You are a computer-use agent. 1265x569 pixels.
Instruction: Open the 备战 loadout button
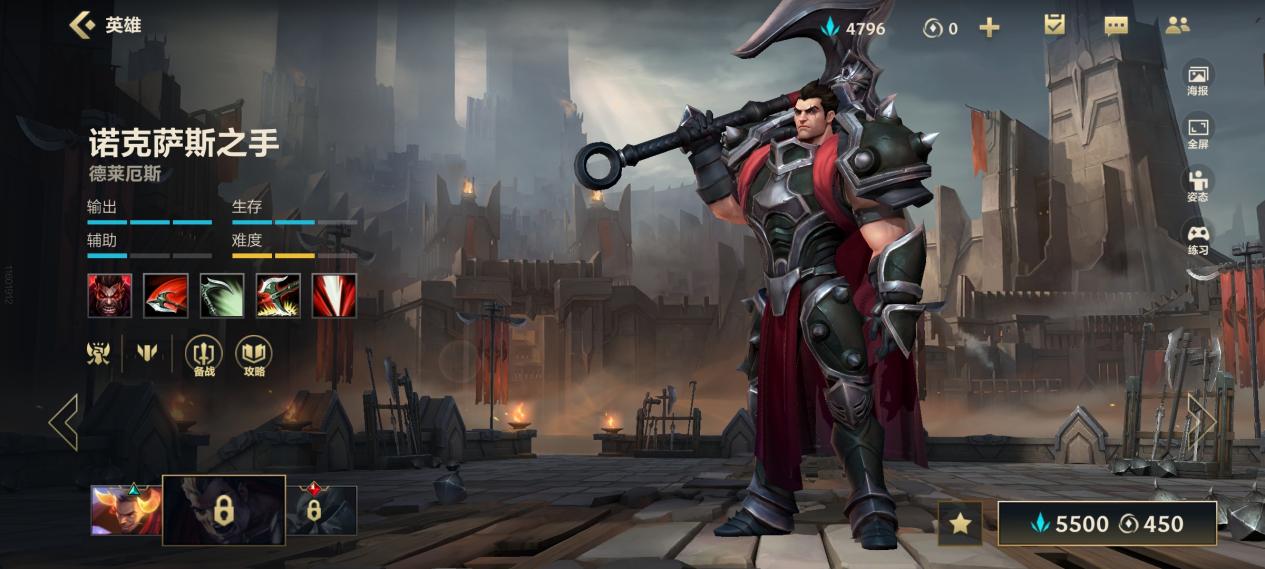click(x=203, y=356)
